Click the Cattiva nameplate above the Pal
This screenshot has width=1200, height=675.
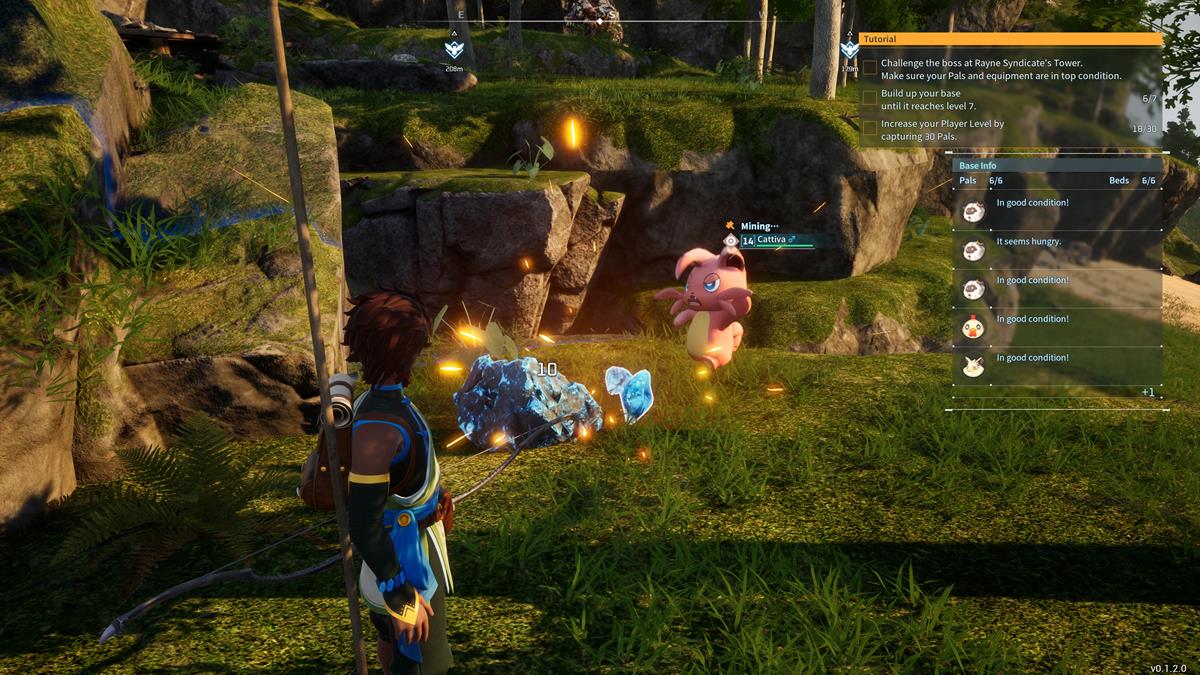tap(777, 240)
